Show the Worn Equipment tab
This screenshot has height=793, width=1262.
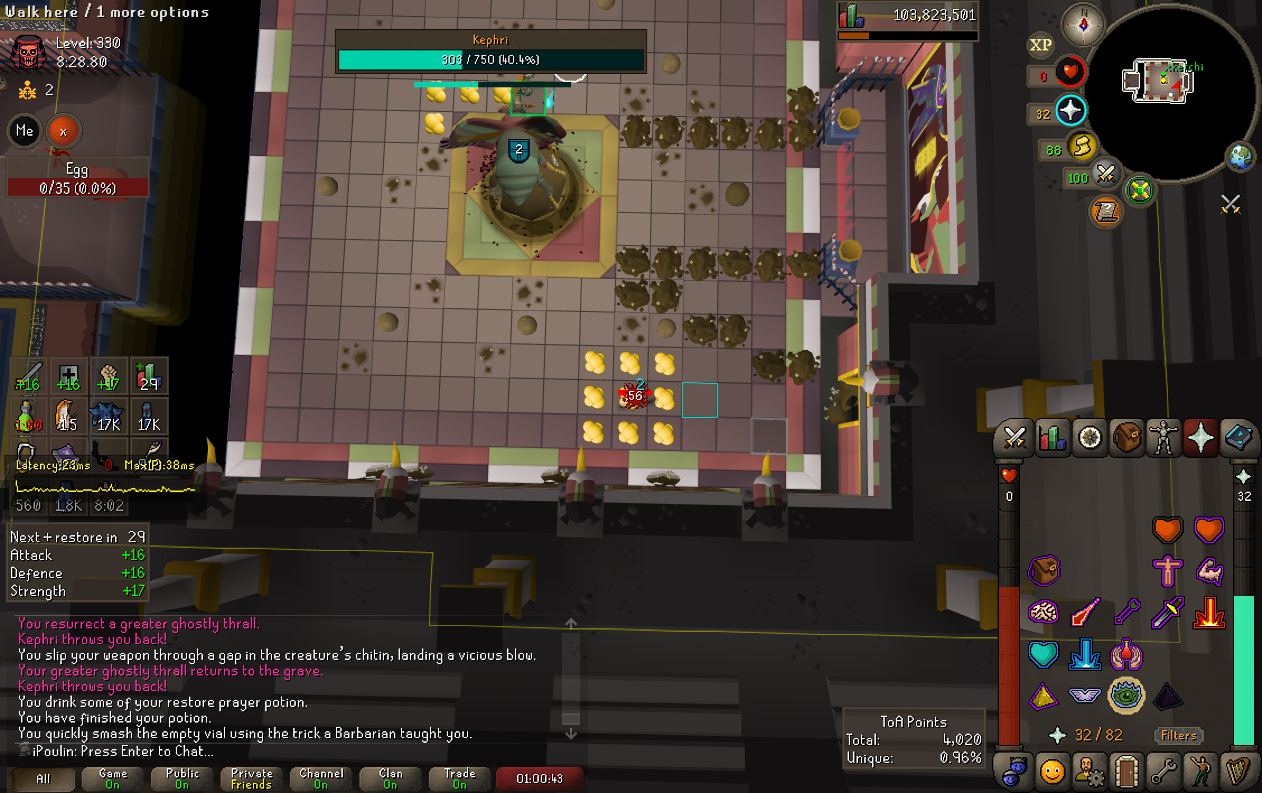[1163, 439]
